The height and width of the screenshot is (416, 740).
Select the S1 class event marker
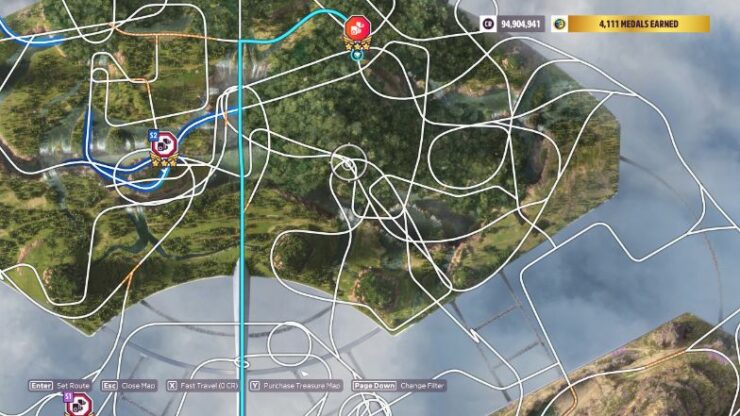[78, 405]
